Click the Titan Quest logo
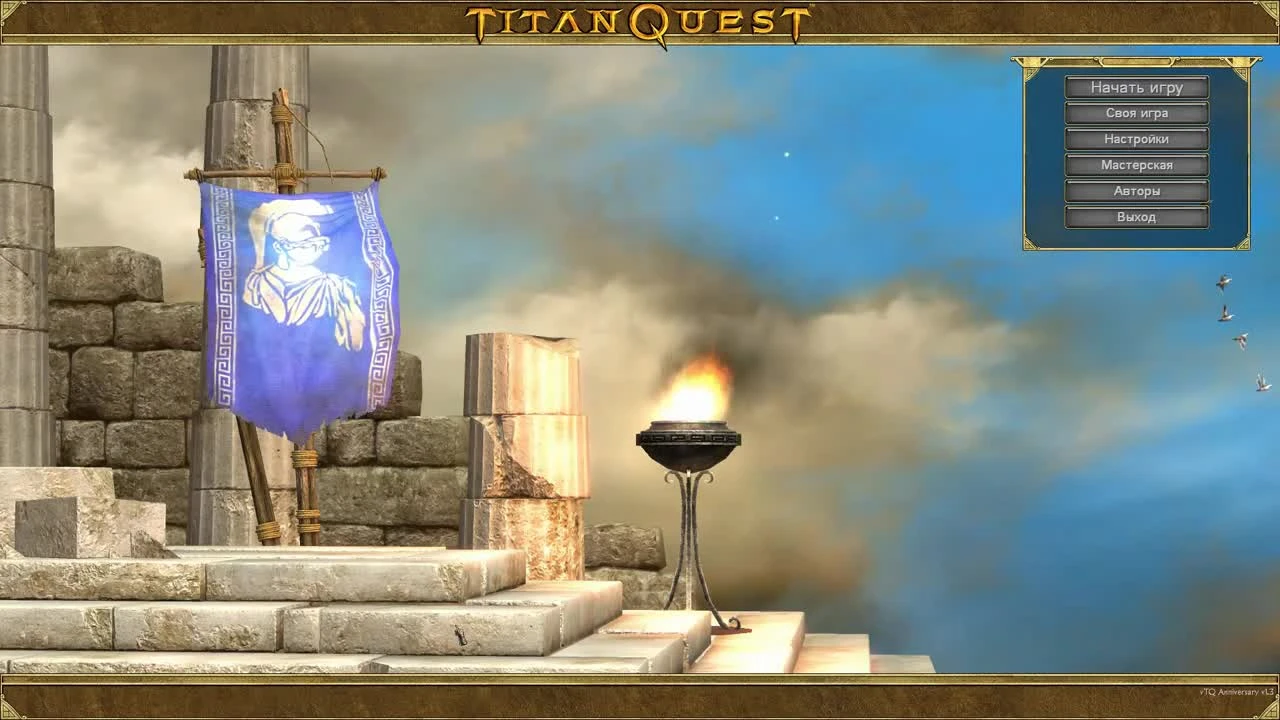Image resolution: width=1280 pixels, height=720 pixels. 640,18
